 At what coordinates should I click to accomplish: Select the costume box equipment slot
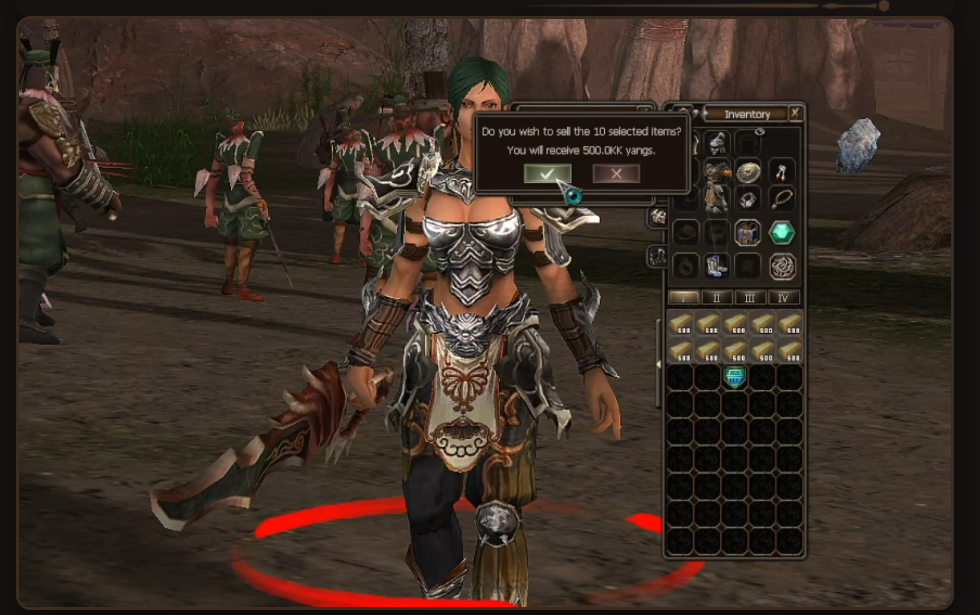point(748,233)
